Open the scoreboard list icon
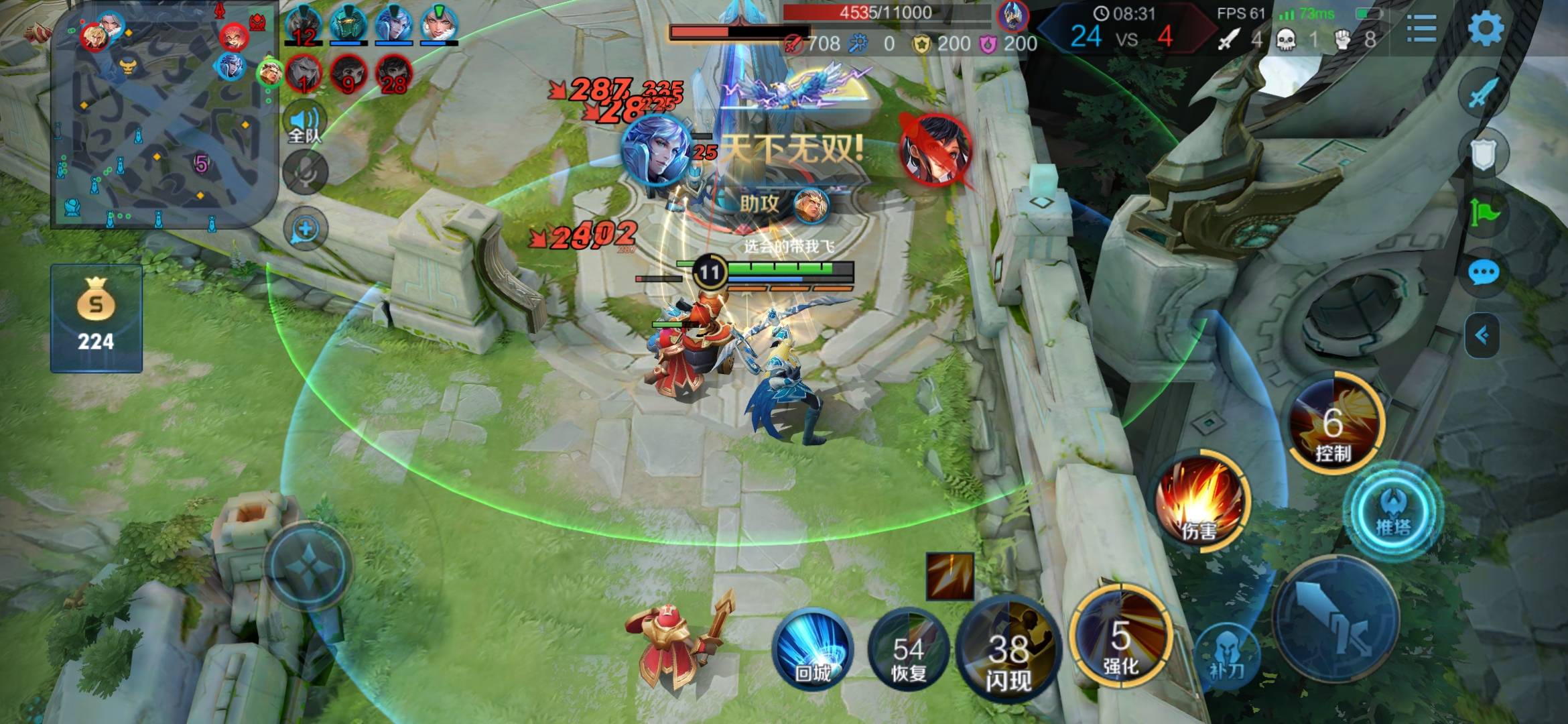Viewport: 1568px width, 724px height. [1421, 28]
